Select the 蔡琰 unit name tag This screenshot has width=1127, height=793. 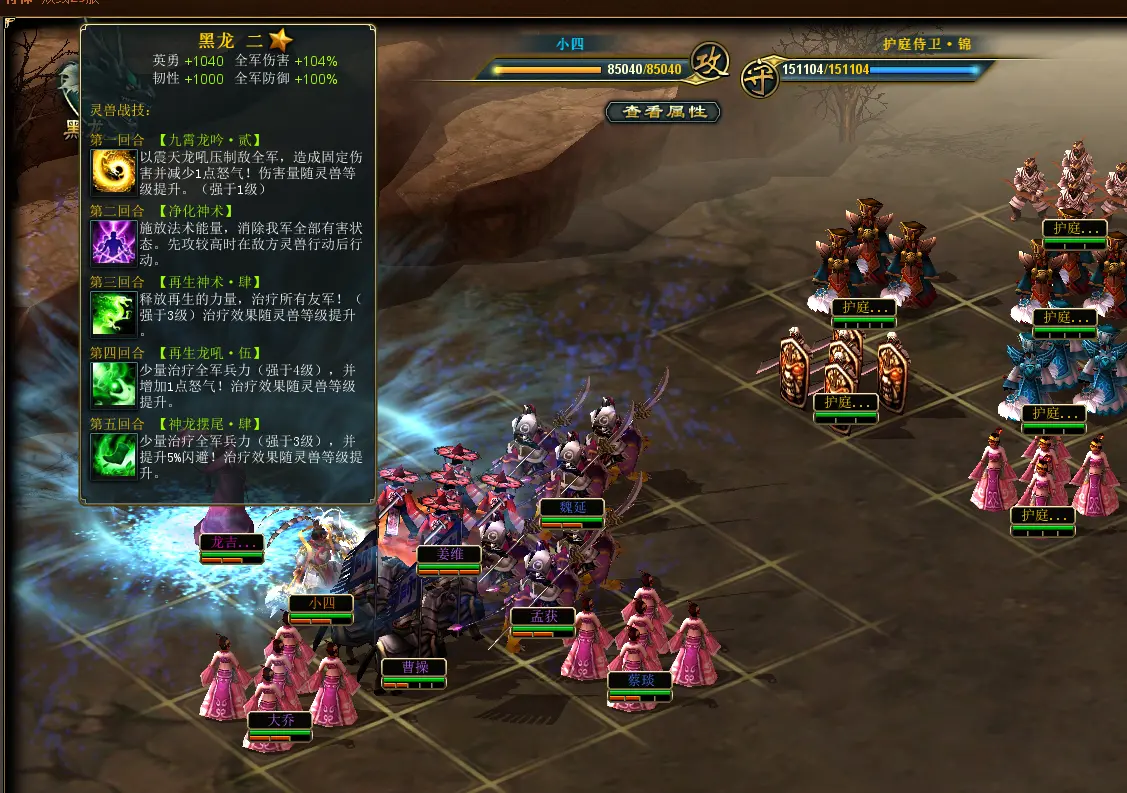coord(640,680)
